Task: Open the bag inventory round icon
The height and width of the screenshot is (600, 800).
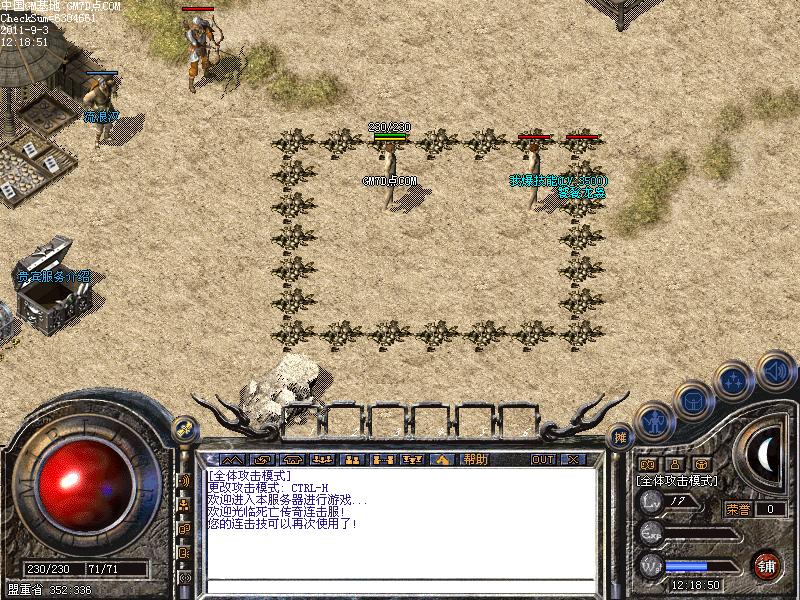Action: coord(692,399)
